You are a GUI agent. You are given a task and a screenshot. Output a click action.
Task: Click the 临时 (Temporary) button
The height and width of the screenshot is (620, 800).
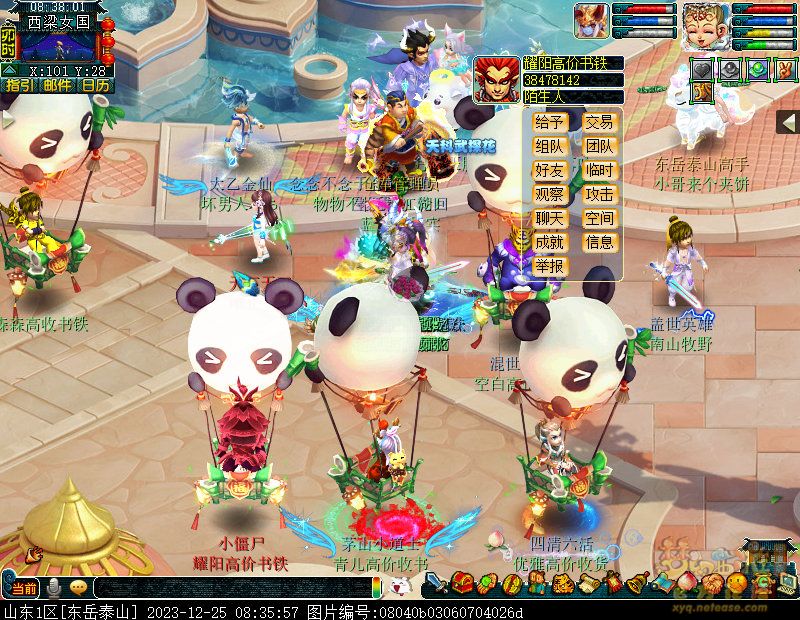pyautogui.click(x=599, y=170)
